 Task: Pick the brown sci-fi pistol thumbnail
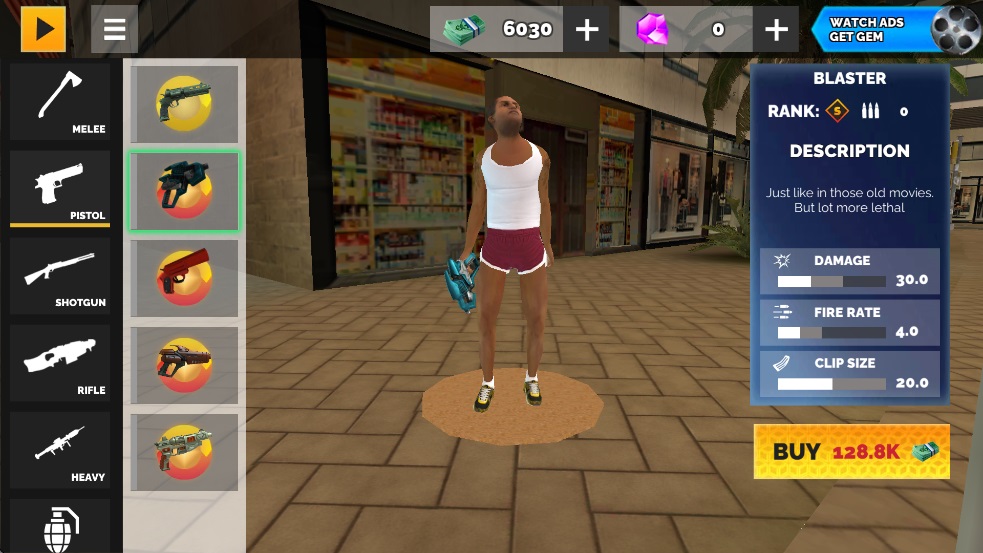coord(183,365)
